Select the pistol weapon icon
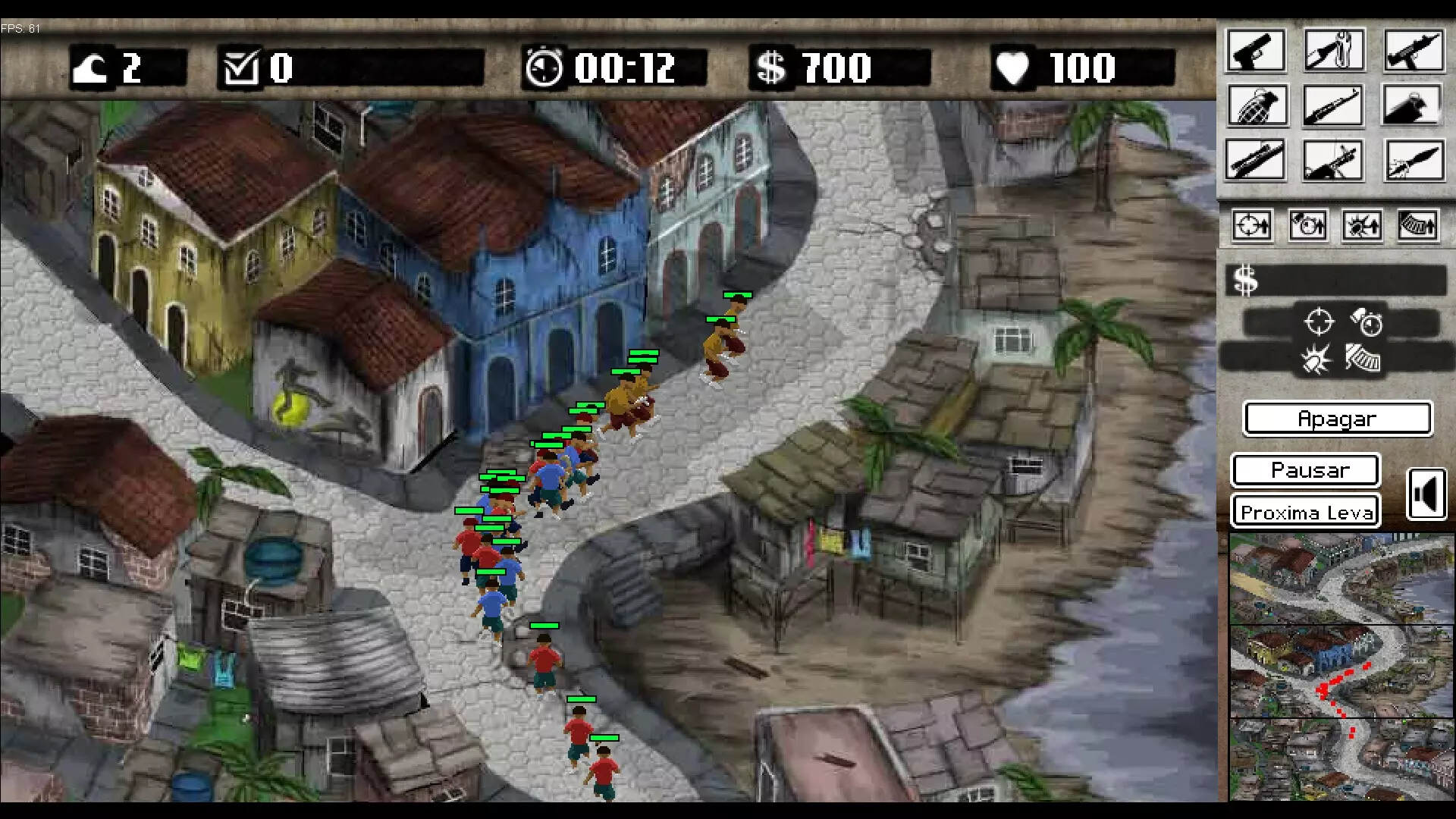Image resolution: width=1456 pixels, height=819 pixels. pos(1255,49)
